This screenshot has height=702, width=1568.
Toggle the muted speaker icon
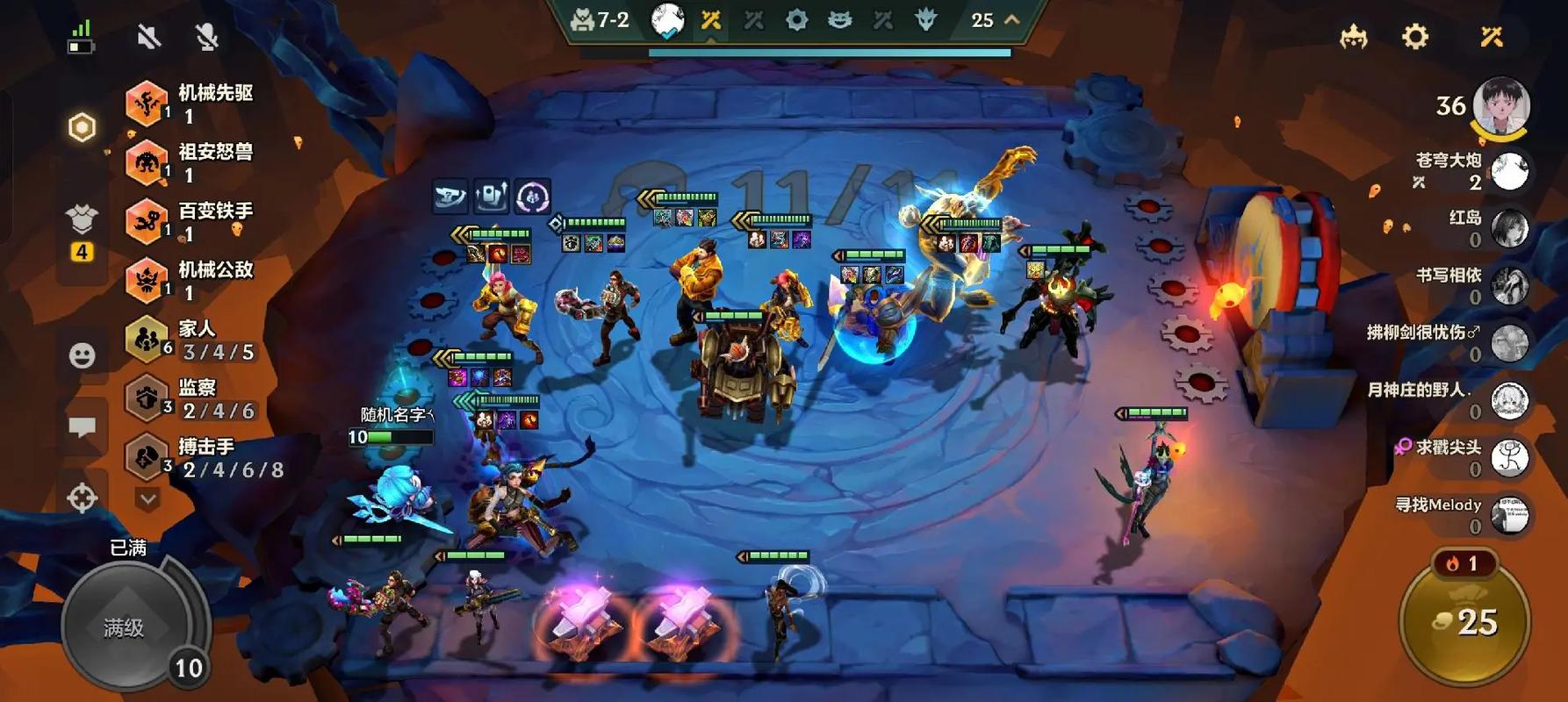click(x=149, y=37)
